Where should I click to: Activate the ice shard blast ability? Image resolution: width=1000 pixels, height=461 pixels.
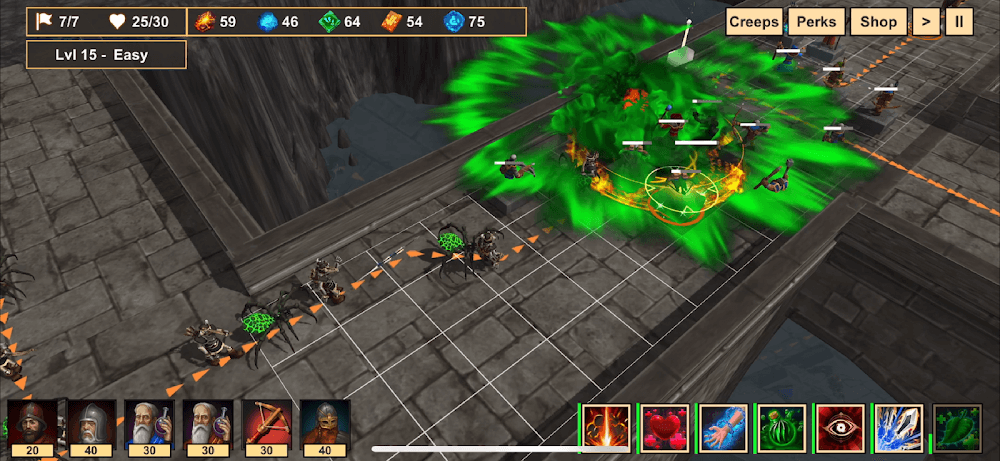coord(899,428)
